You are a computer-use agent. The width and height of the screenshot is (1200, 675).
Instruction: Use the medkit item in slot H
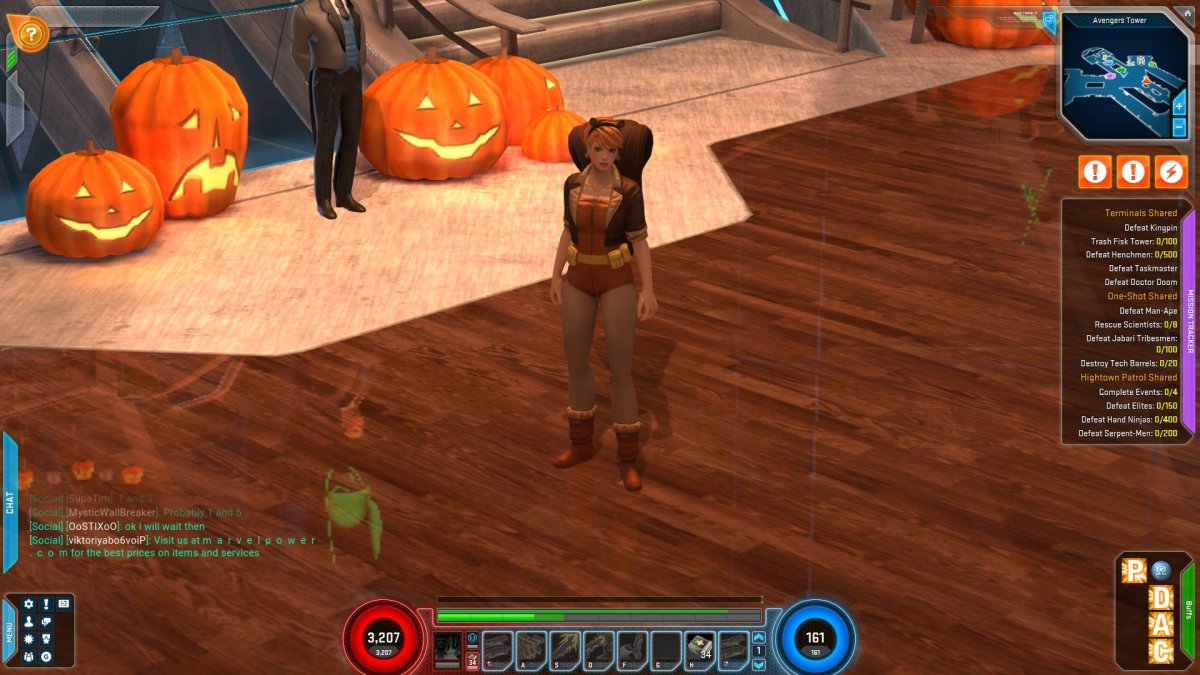(x=700, y=646)
